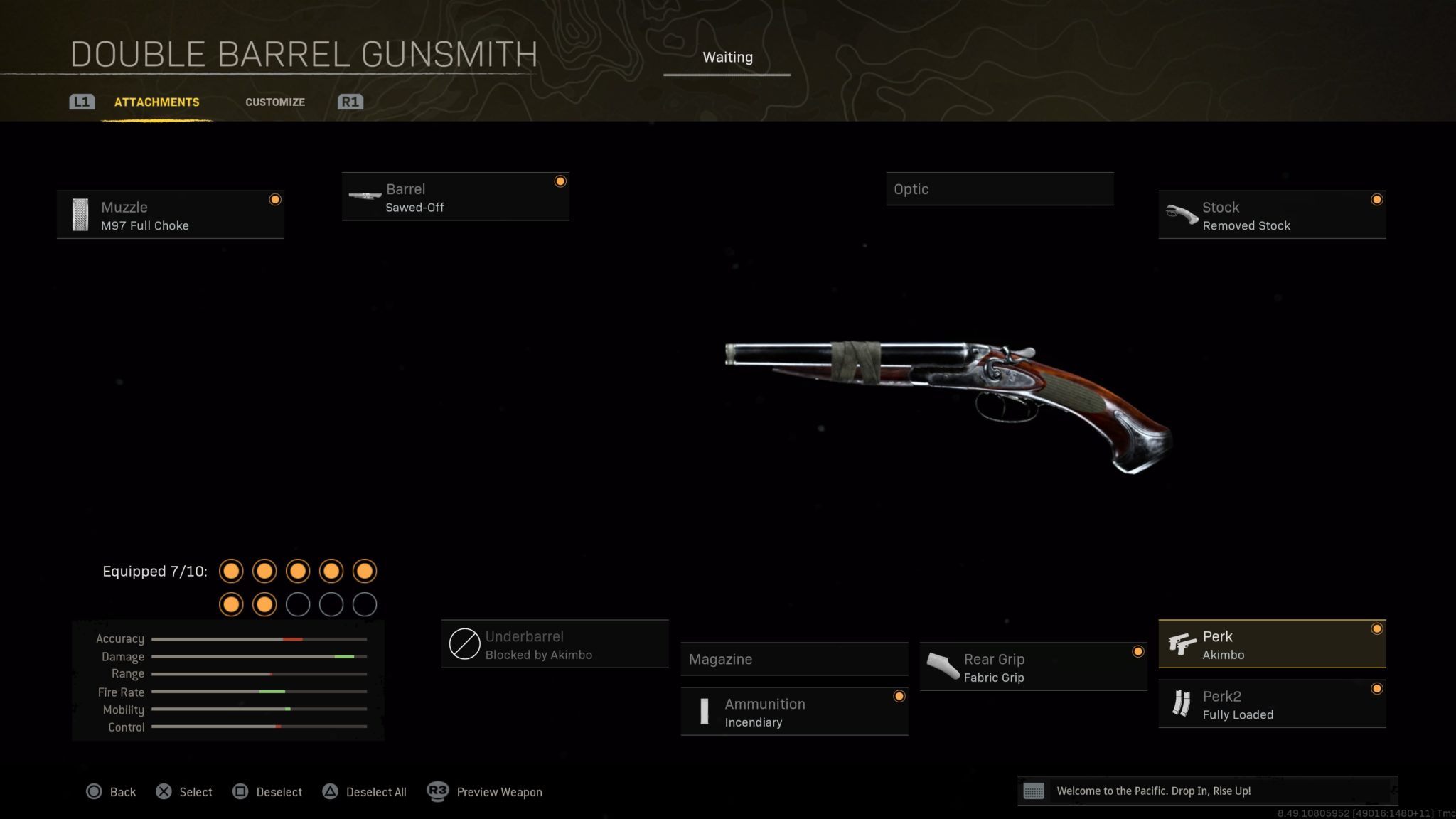Expand the Rear Grip attachment options
The height and width of the screenshot is (819, 1456).
pos(1031,666)
